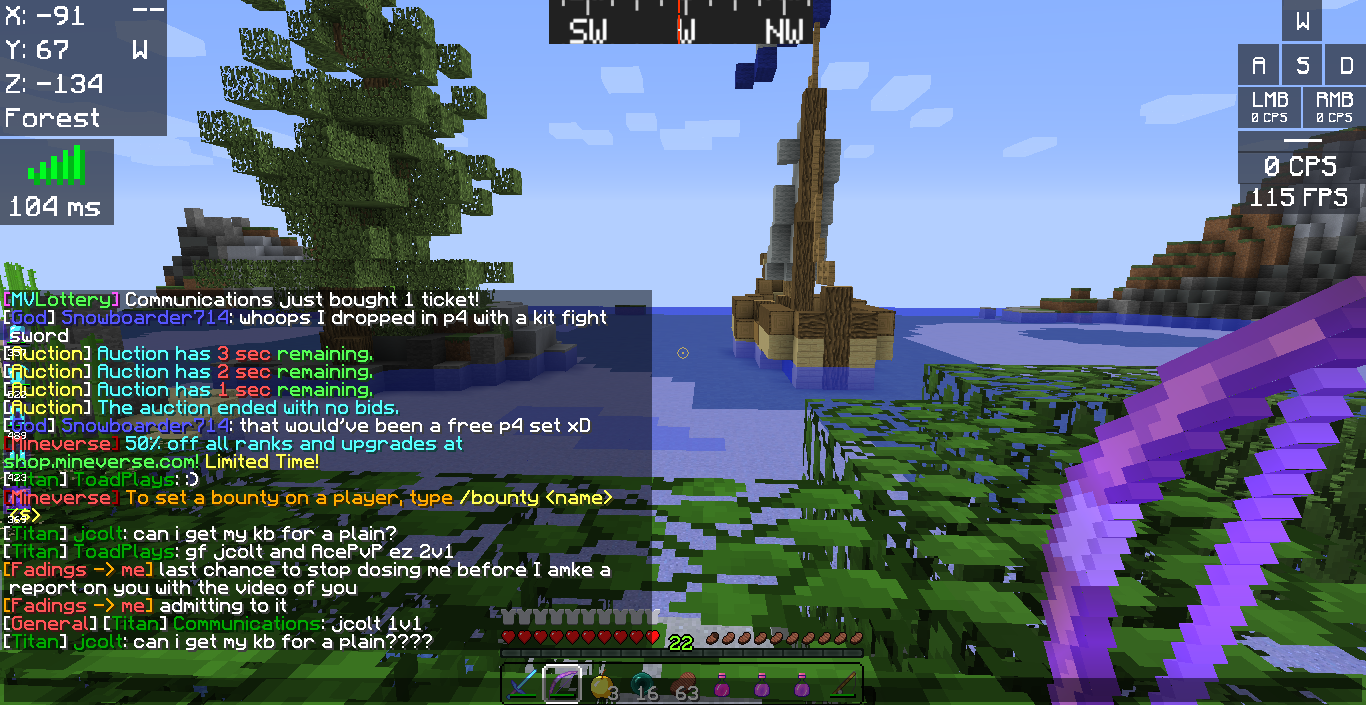Choose the golden apple stack
The height and width of the screenshot is (705, 1366).
[602, 685]
